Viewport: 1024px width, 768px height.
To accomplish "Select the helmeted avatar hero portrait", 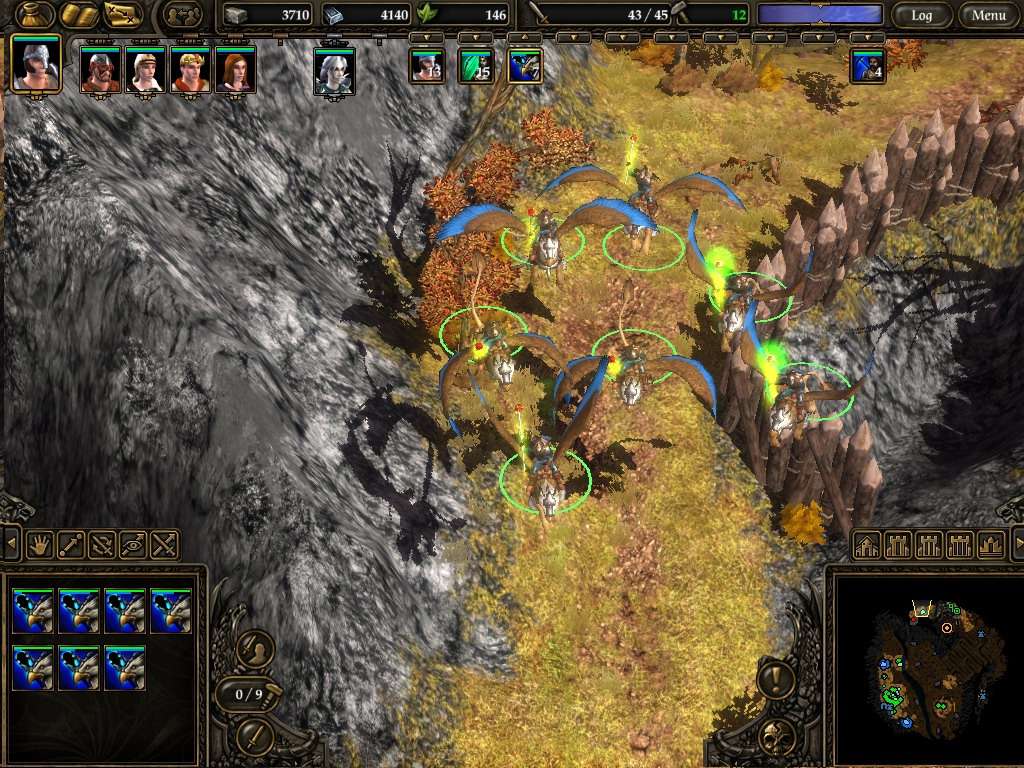I will (36, 64).
